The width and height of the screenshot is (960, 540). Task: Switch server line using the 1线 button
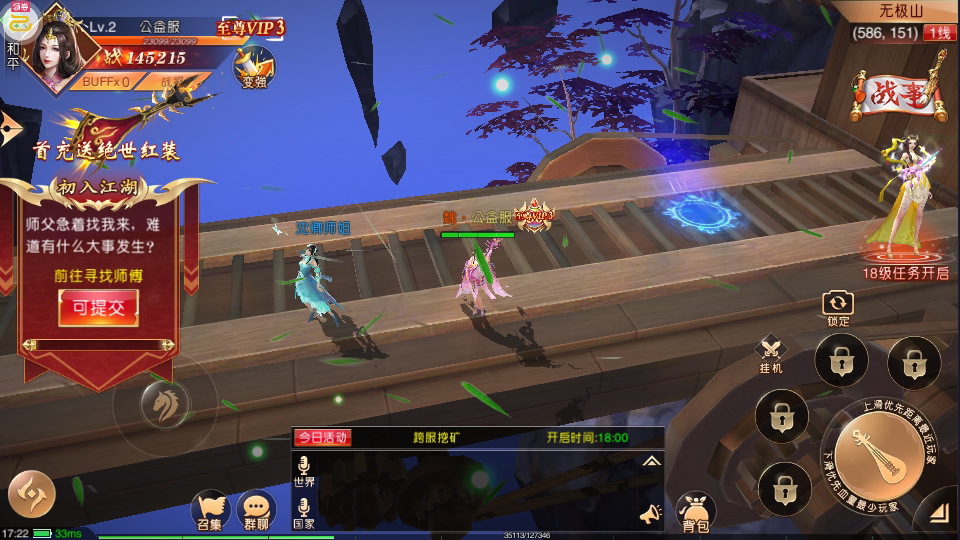pos(939,33)
